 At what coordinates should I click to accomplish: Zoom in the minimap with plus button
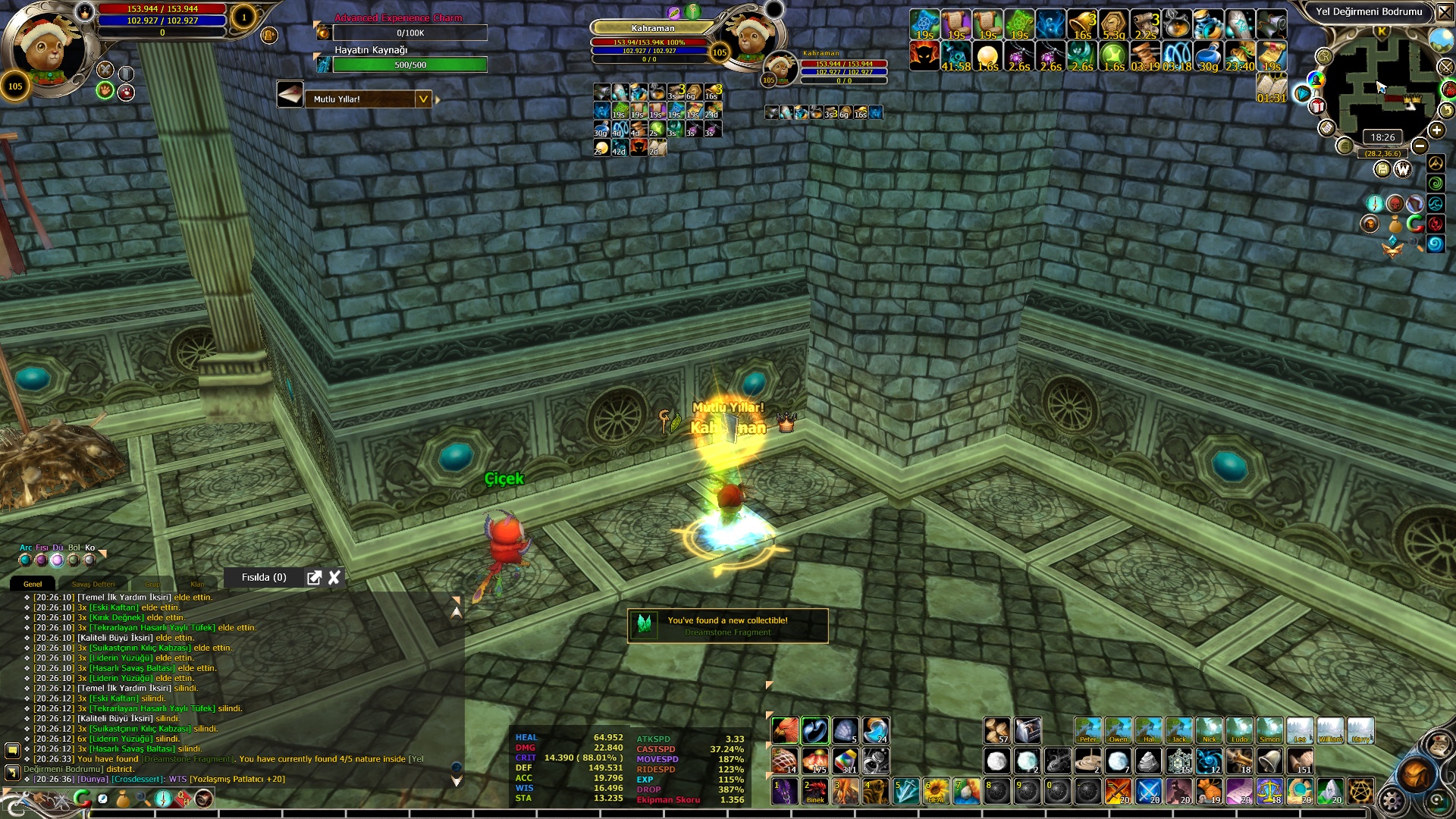coord(1436,130)
